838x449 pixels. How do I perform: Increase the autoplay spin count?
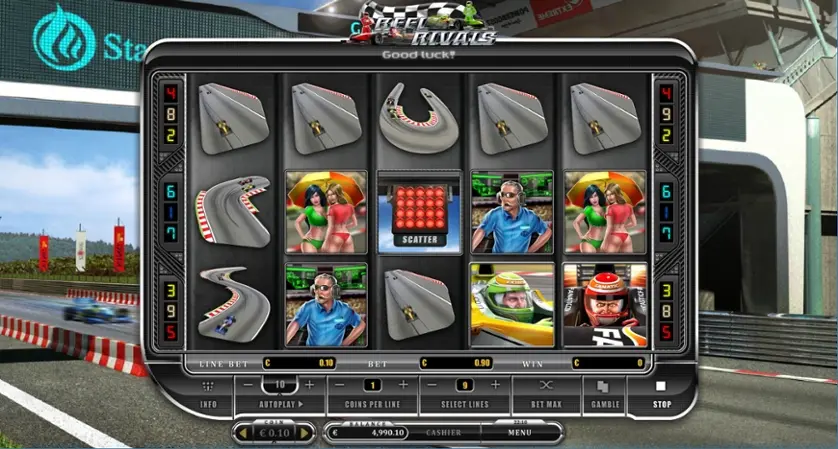(x=309, y=385)
